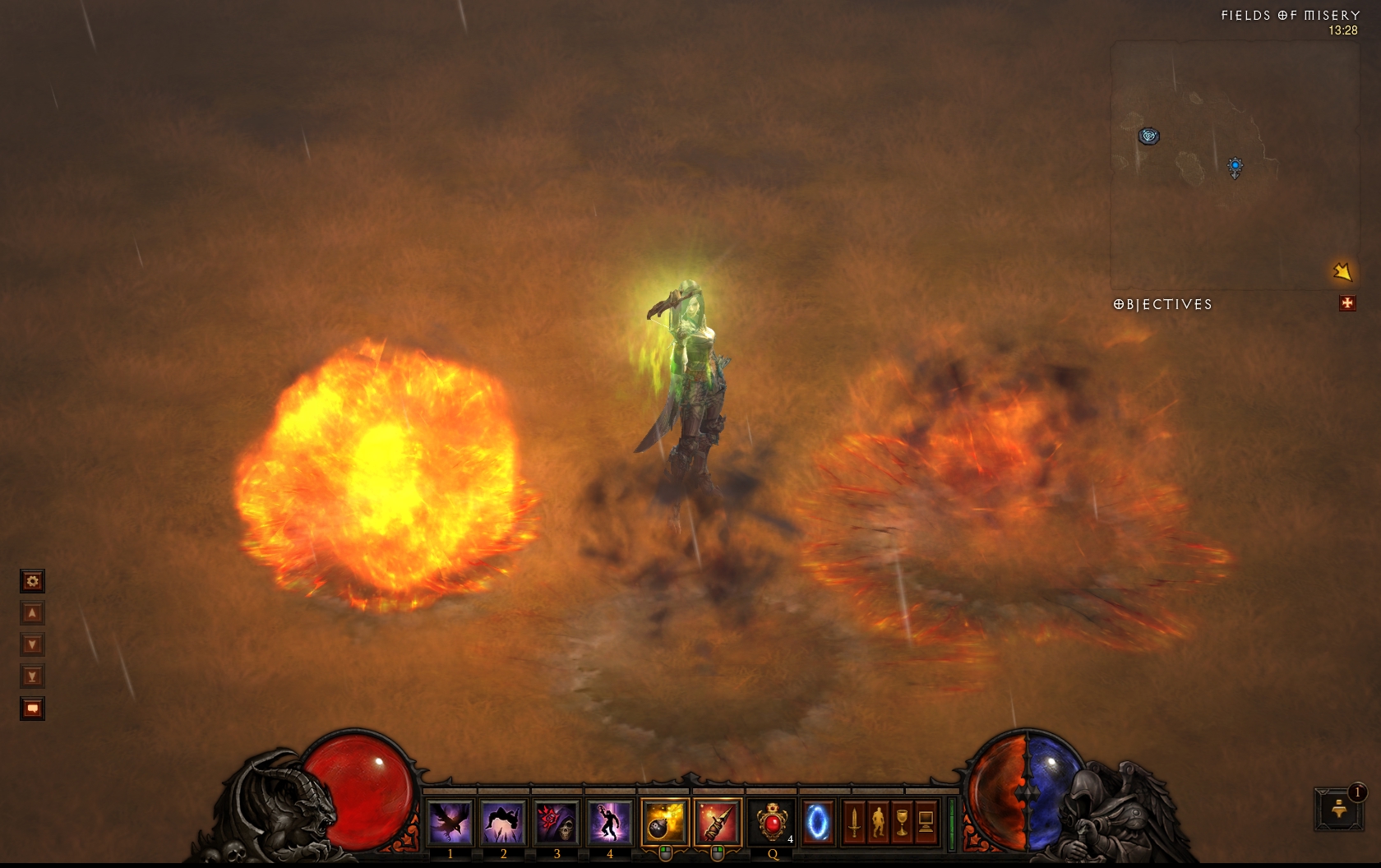Image resolution: width=1381 pixels, height=868 pixels.
Task: Expand the Objectives tracker with the red button
Action: tap(1347, 303)
